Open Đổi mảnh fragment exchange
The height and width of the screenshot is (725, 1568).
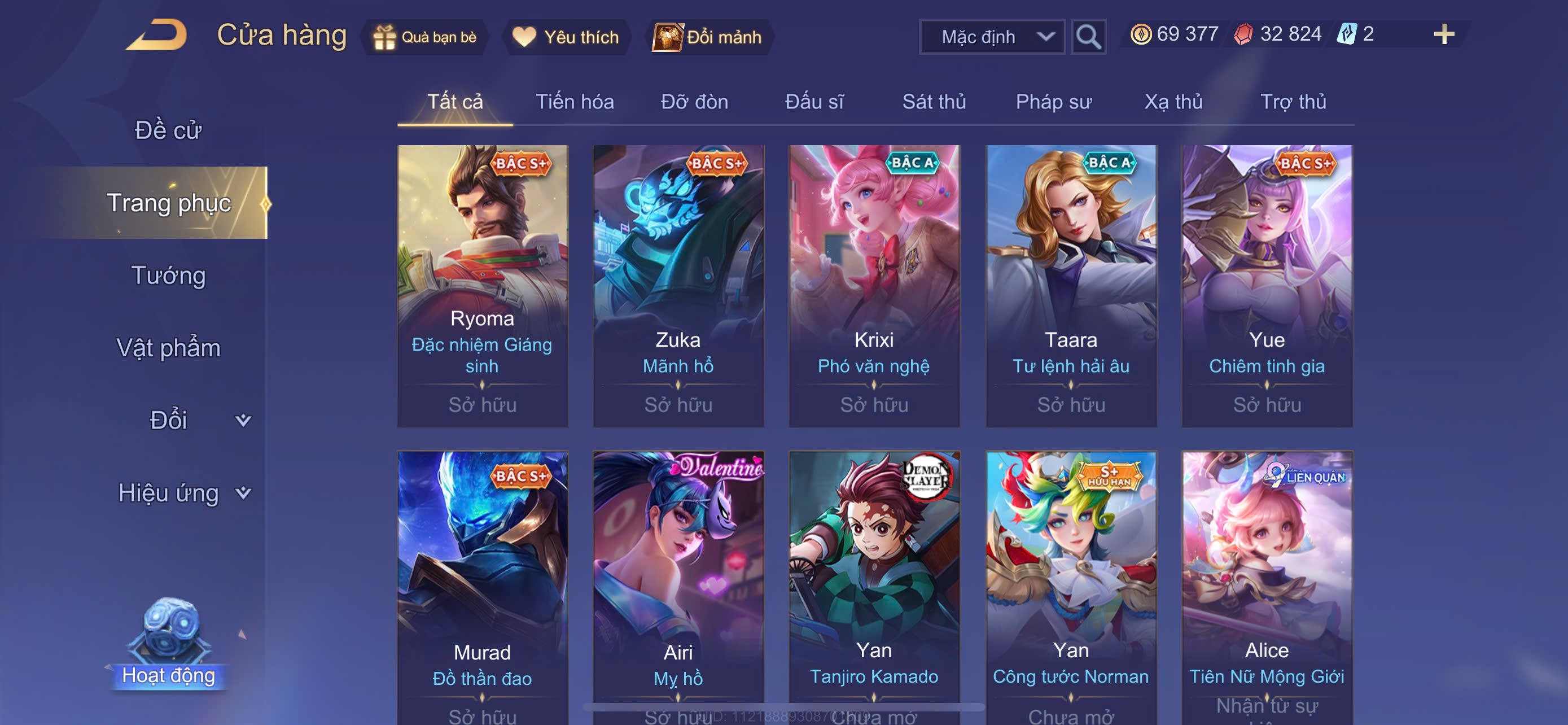(708, 37)
